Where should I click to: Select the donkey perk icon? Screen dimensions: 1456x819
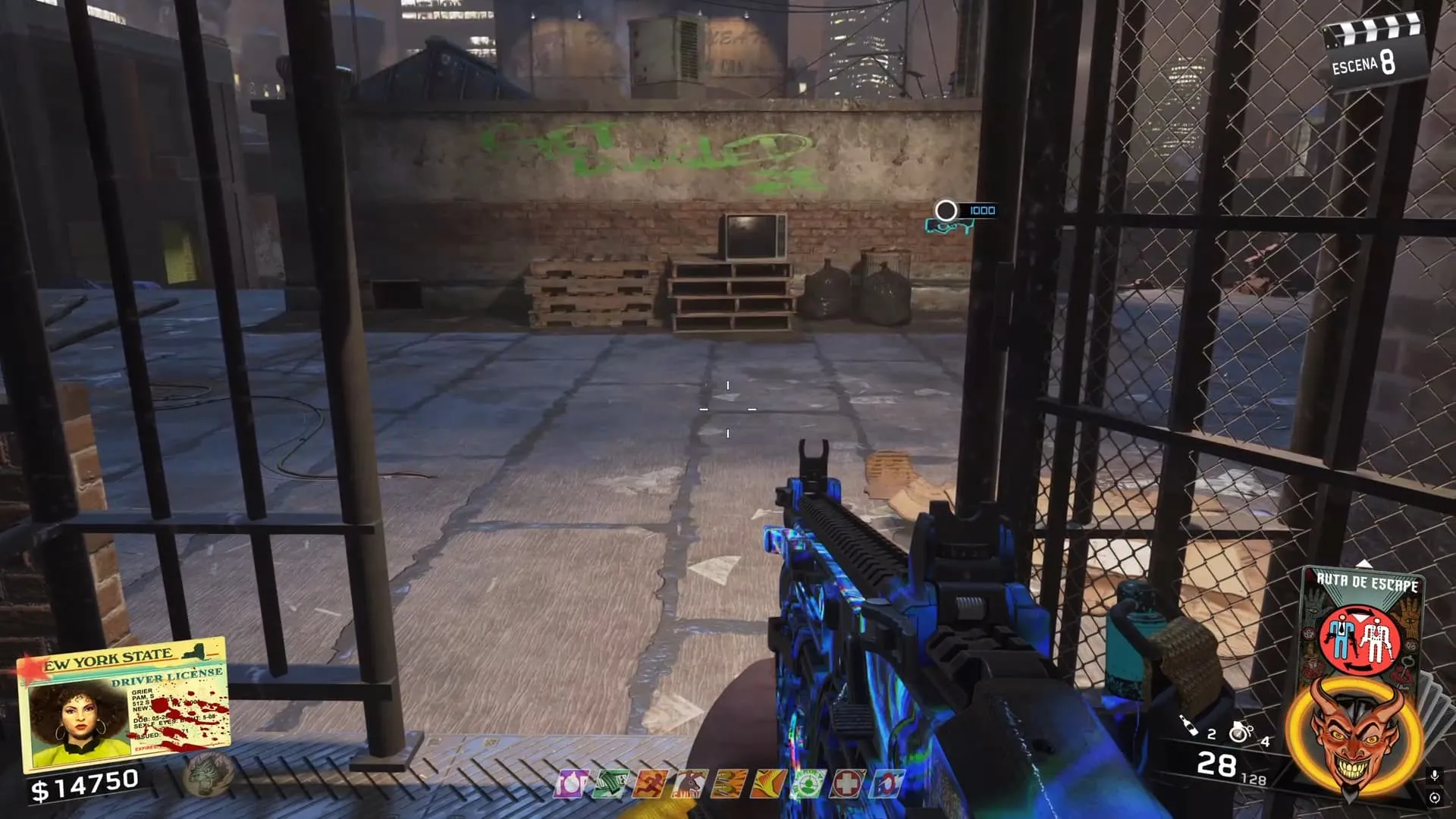689,784
